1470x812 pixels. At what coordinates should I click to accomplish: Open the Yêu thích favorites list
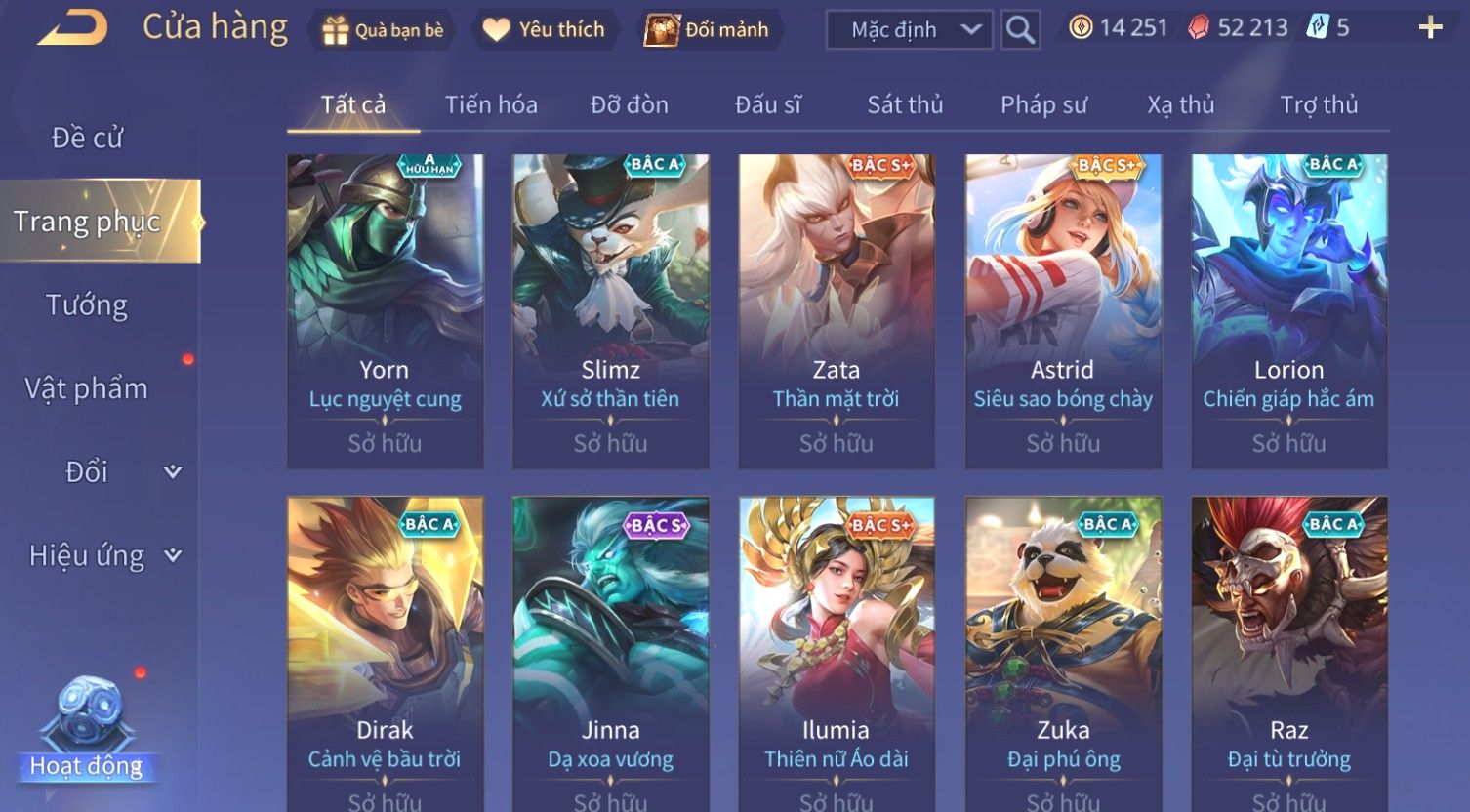coord(545,30)
